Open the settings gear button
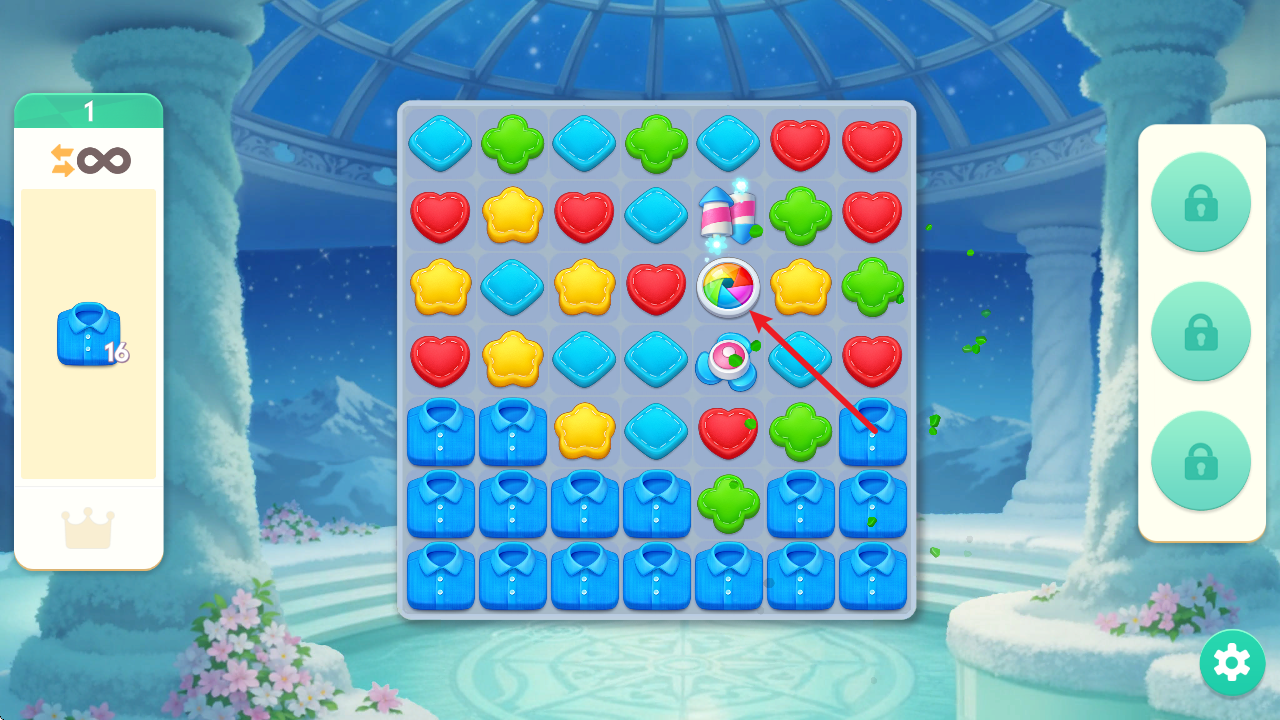This screenshot has height=720, width=1280. point(1232,663)
